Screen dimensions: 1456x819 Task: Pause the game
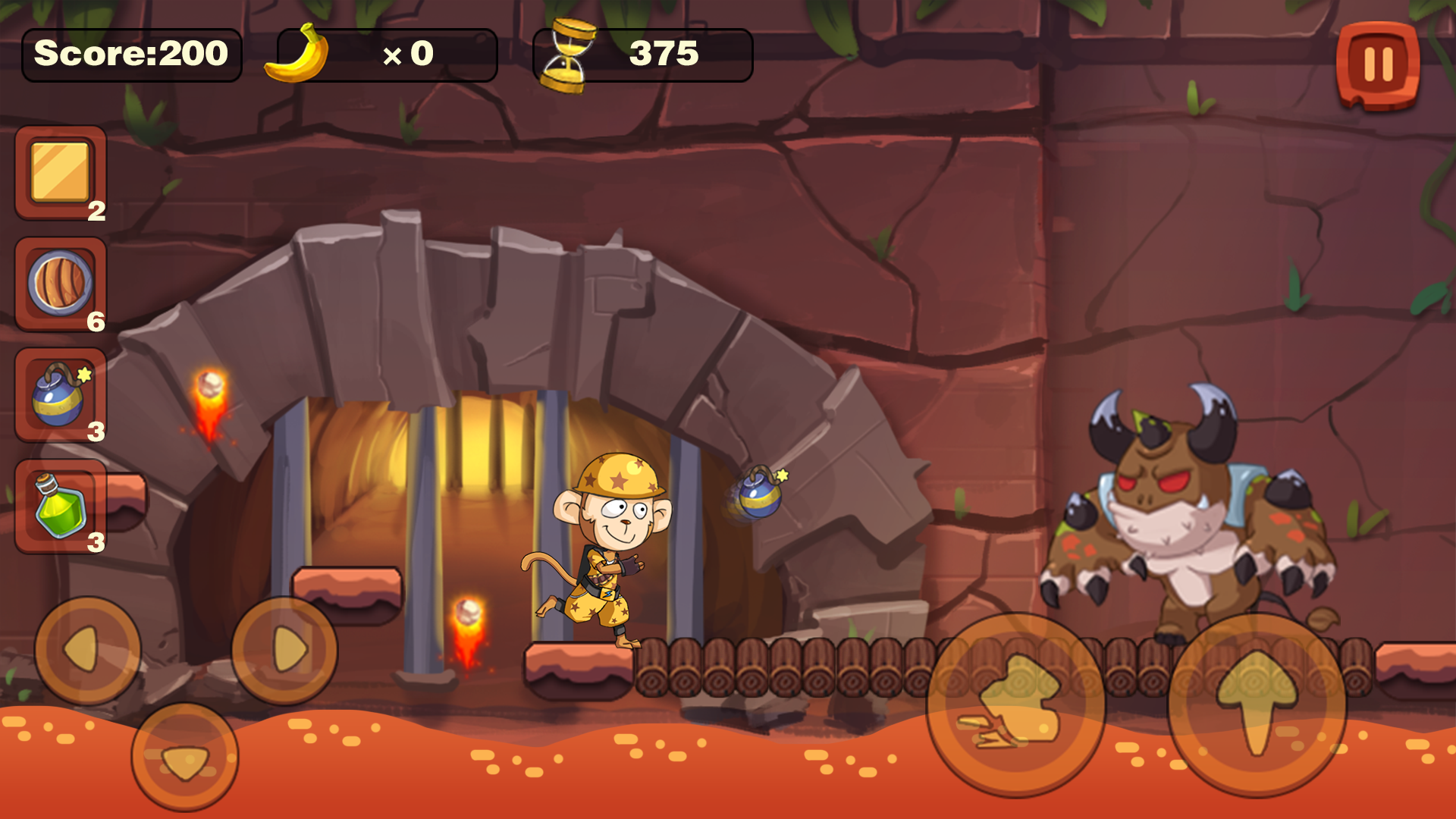tap(1378, 63)
